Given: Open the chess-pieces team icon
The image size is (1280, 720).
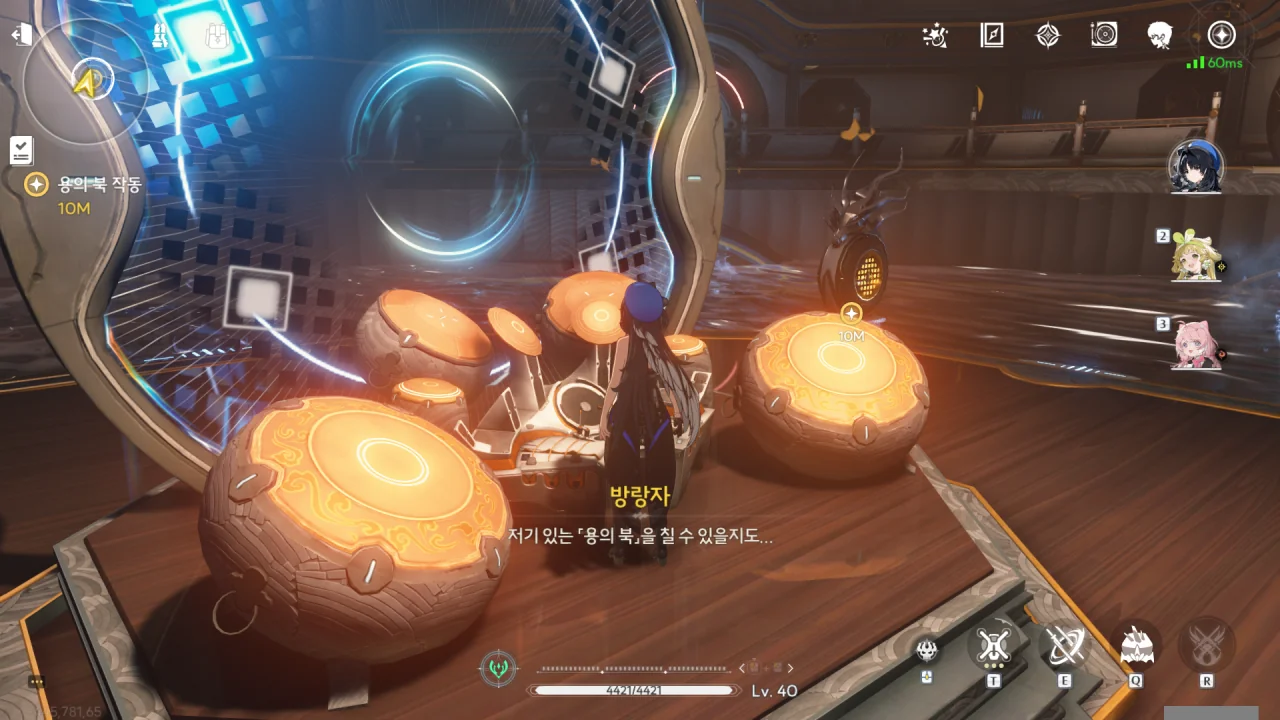Looking at the screenshot, I should click(x=160, y=37).
